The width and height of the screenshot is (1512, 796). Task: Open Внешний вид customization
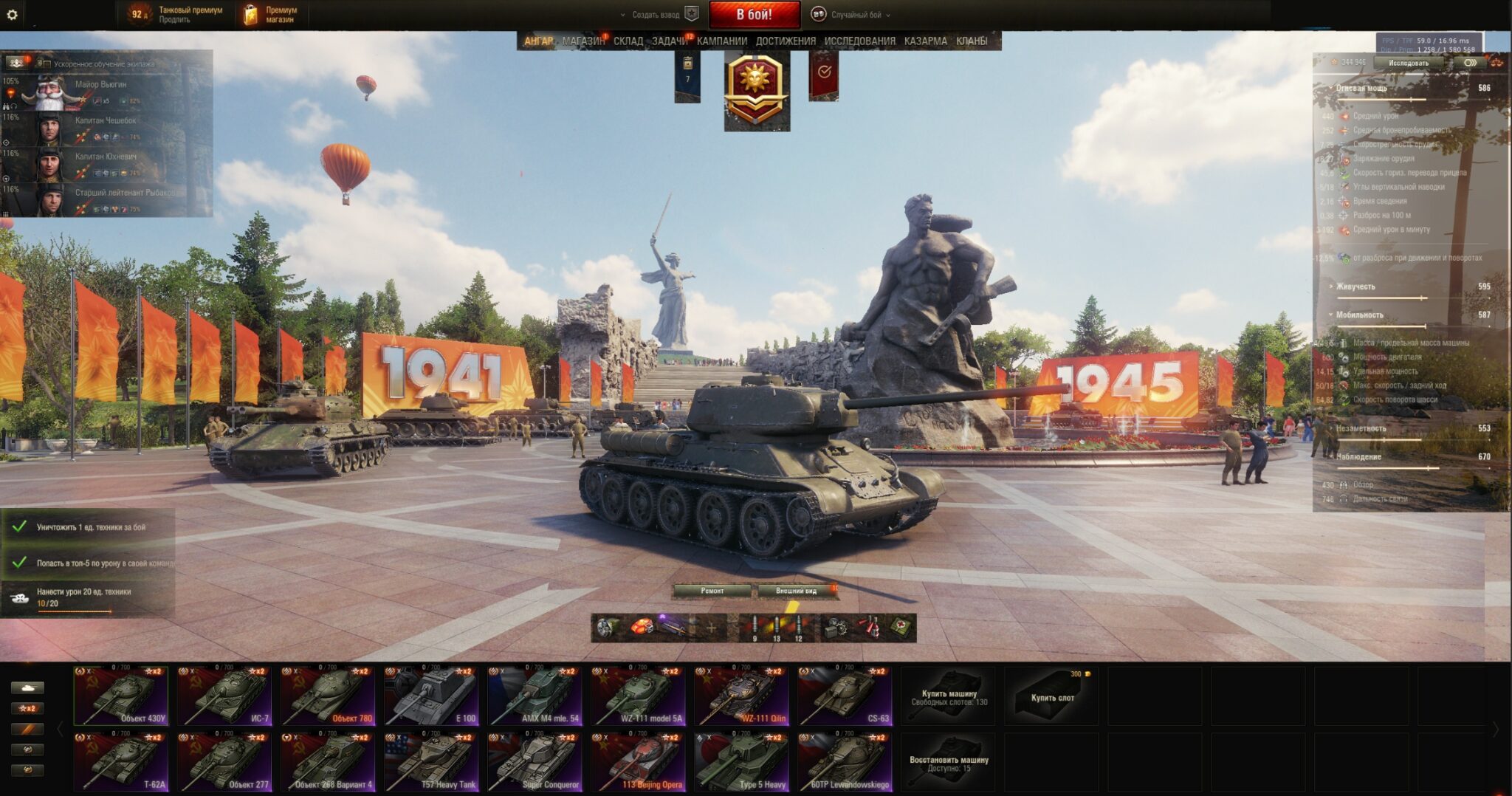(x=797, y=591)
